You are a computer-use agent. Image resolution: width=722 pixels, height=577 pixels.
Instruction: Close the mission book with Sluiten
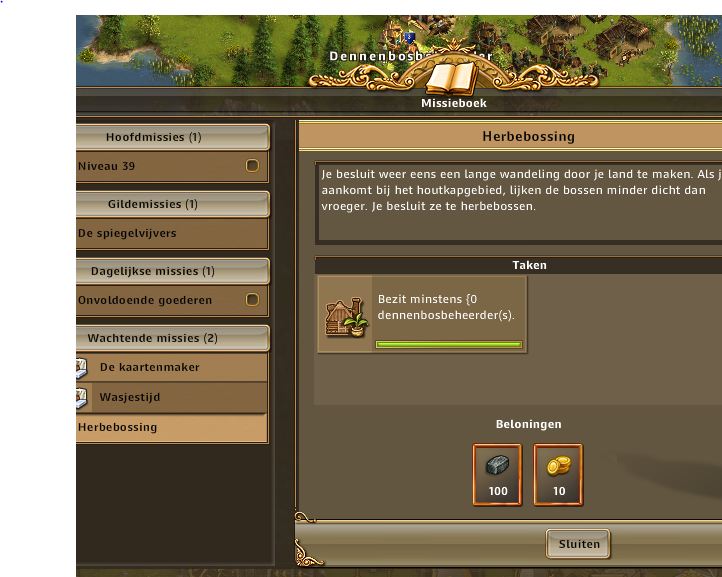pos(578,544)
